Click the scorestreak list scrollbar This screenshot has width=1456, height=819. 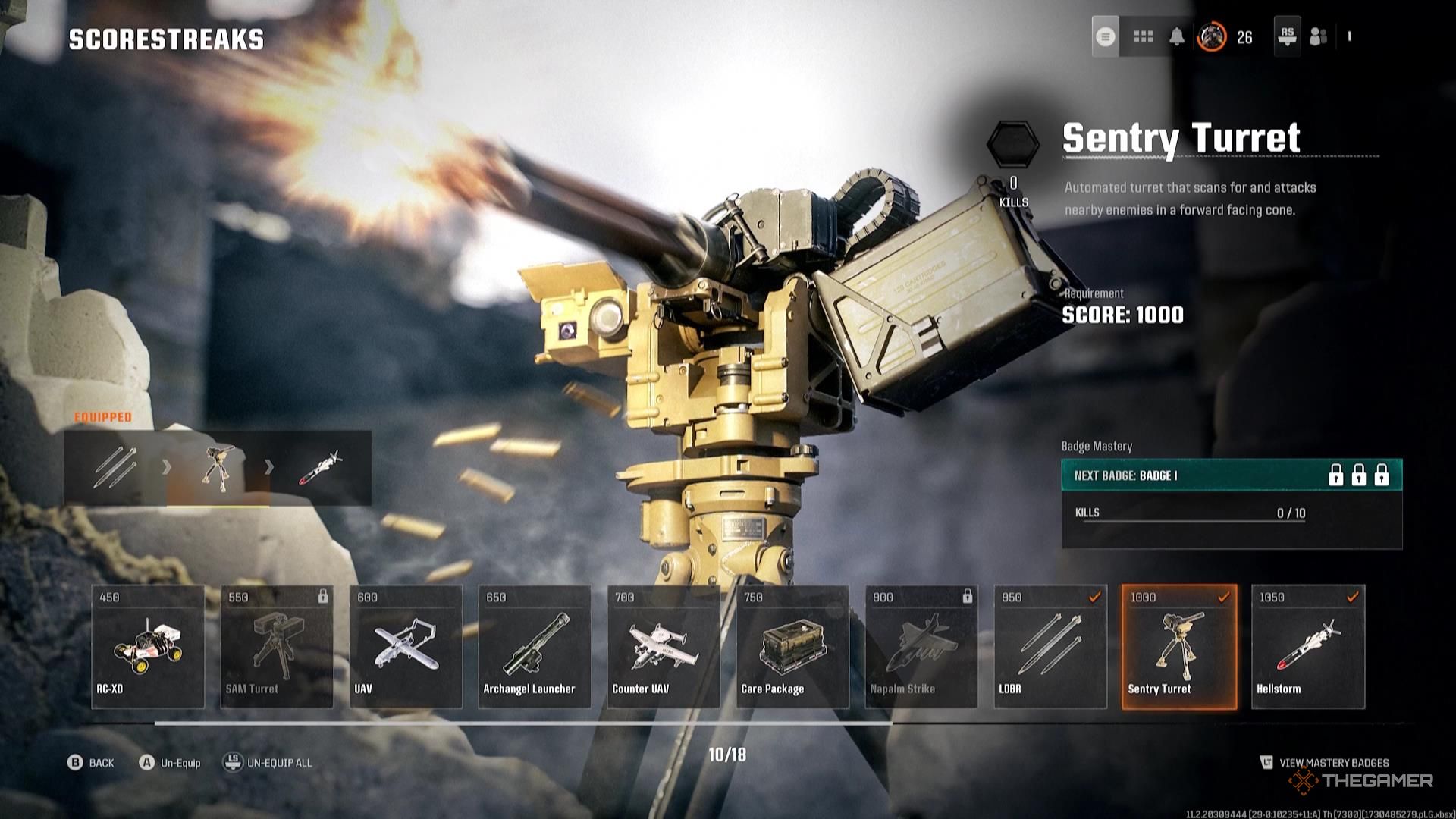point(523,723)
